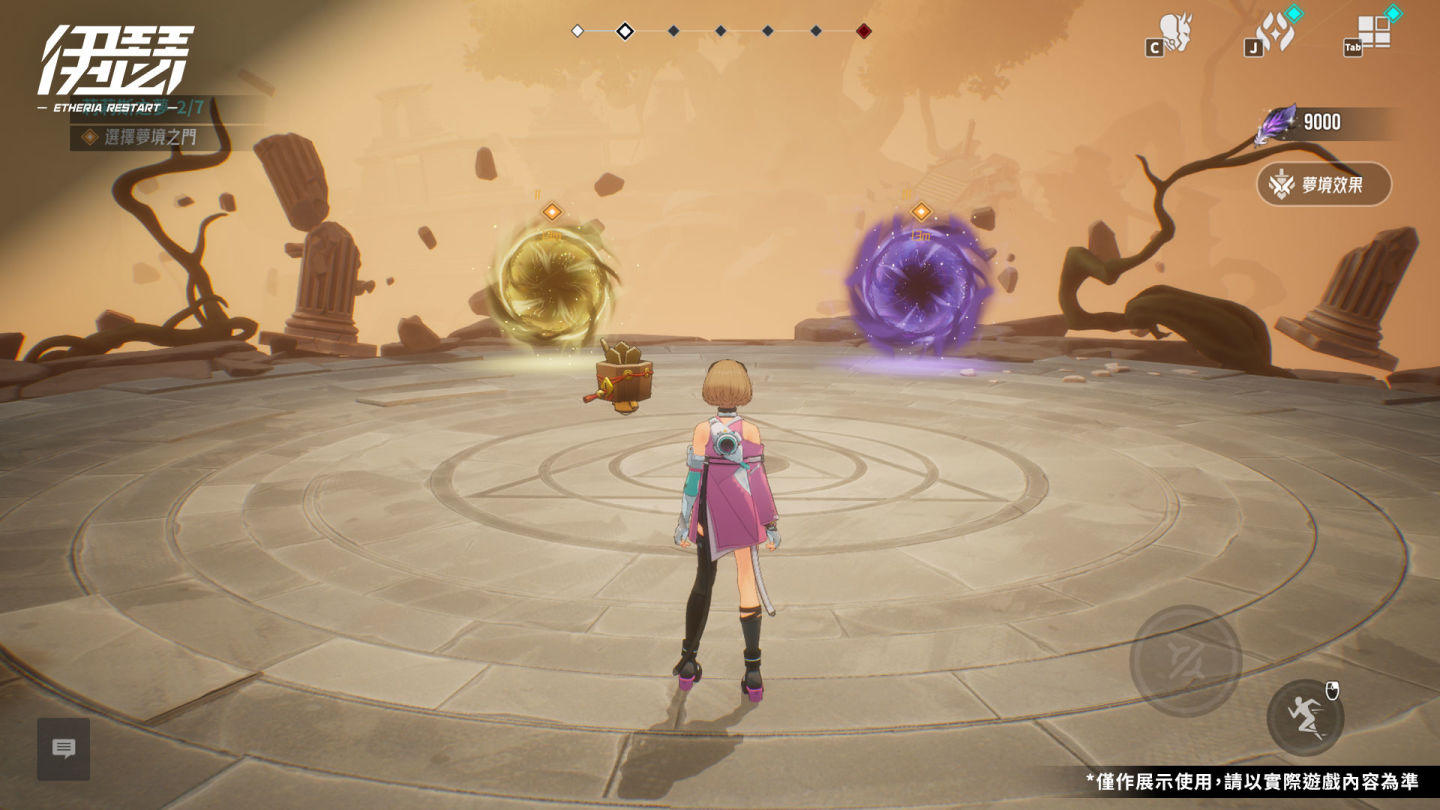Open the chat bubble button
This screenshot has height=810, width=1440.
coord(64,748)
